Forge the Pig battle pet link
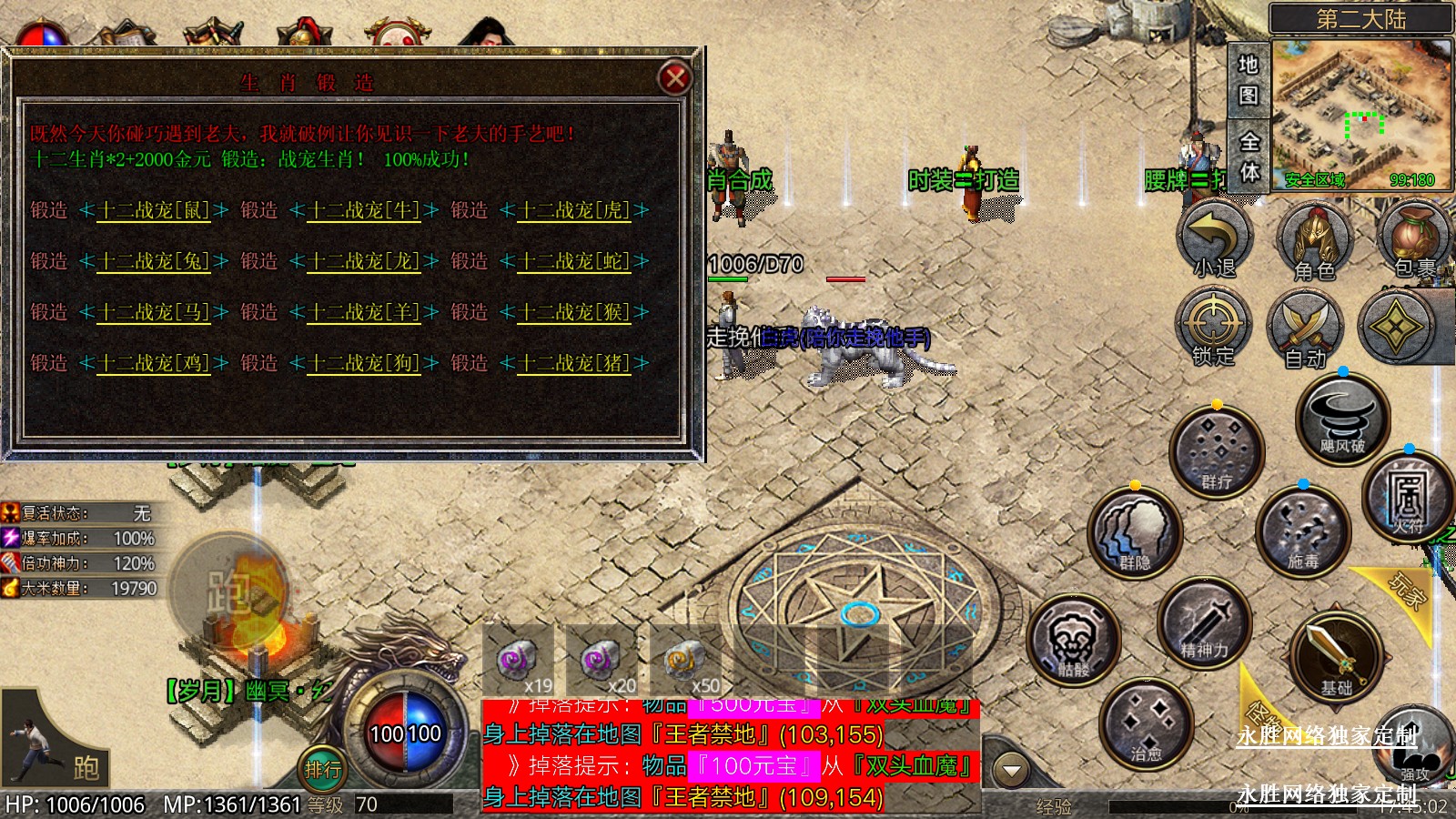 (x=574, y=363)
